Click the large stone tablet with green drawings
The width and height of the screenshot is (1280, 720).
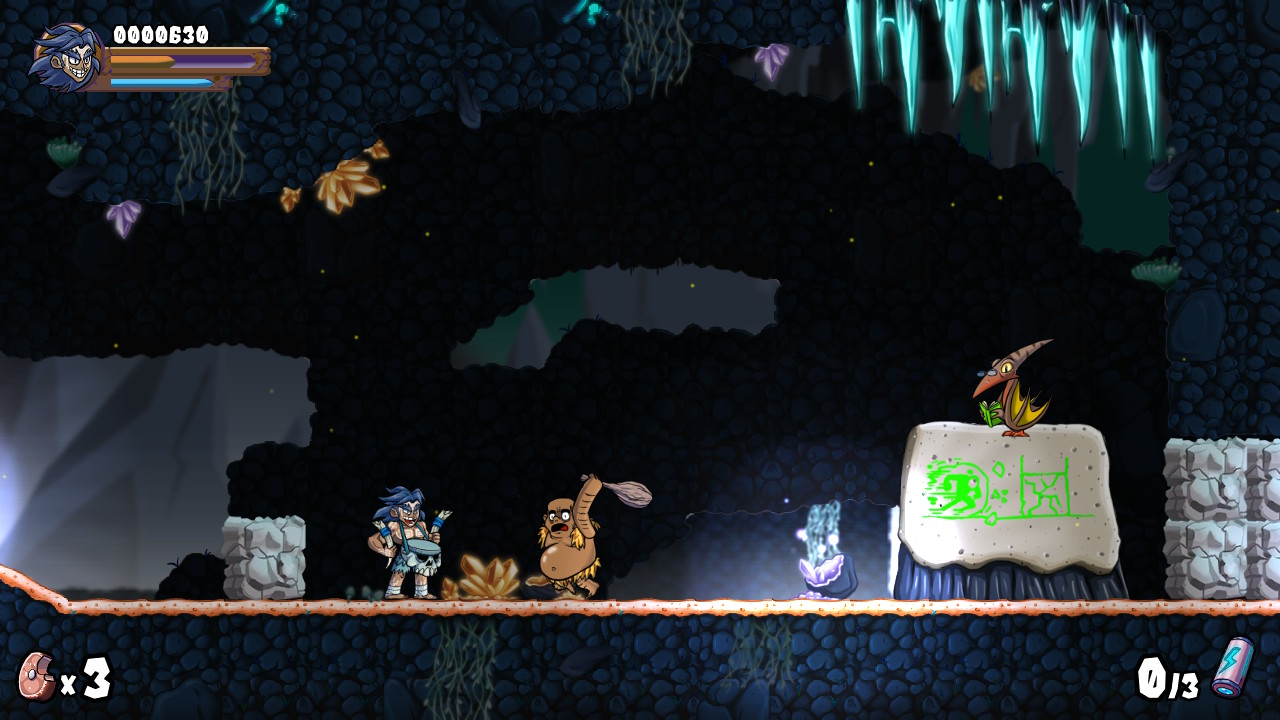(x=1010, y=495)
